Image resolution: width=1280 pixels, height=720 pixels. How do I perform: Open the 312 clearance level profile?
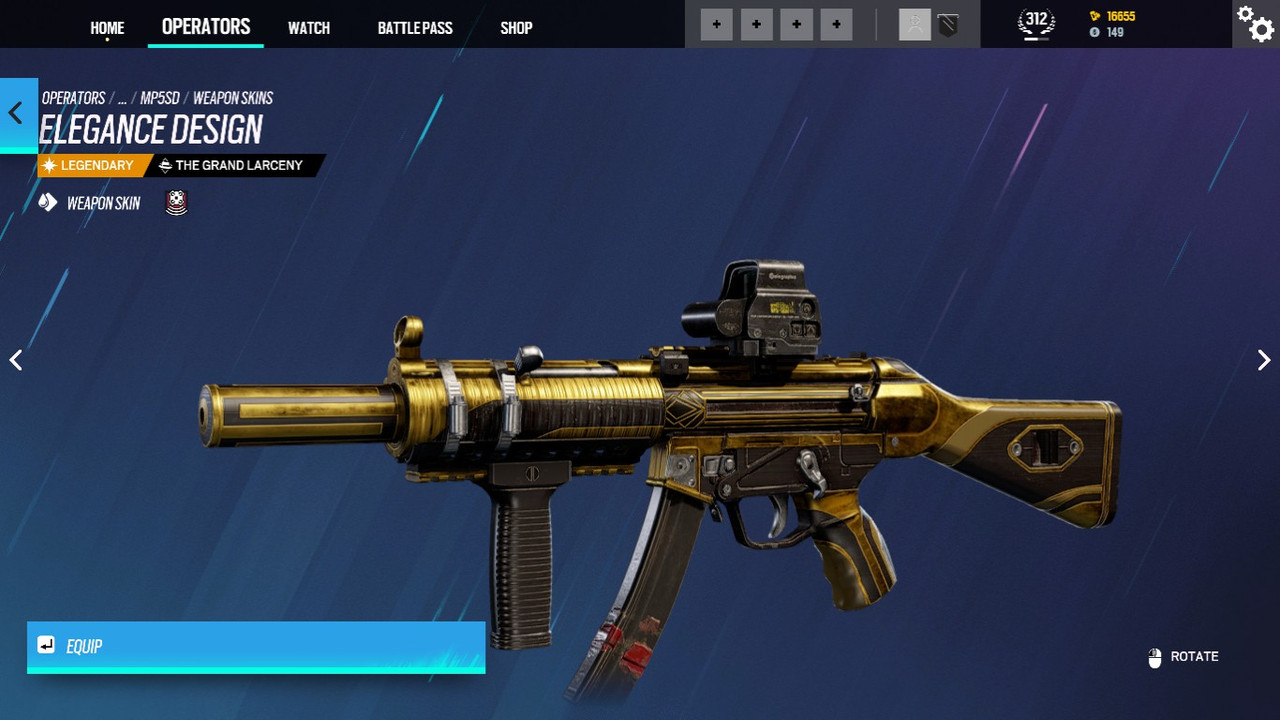pos(1036,22)
